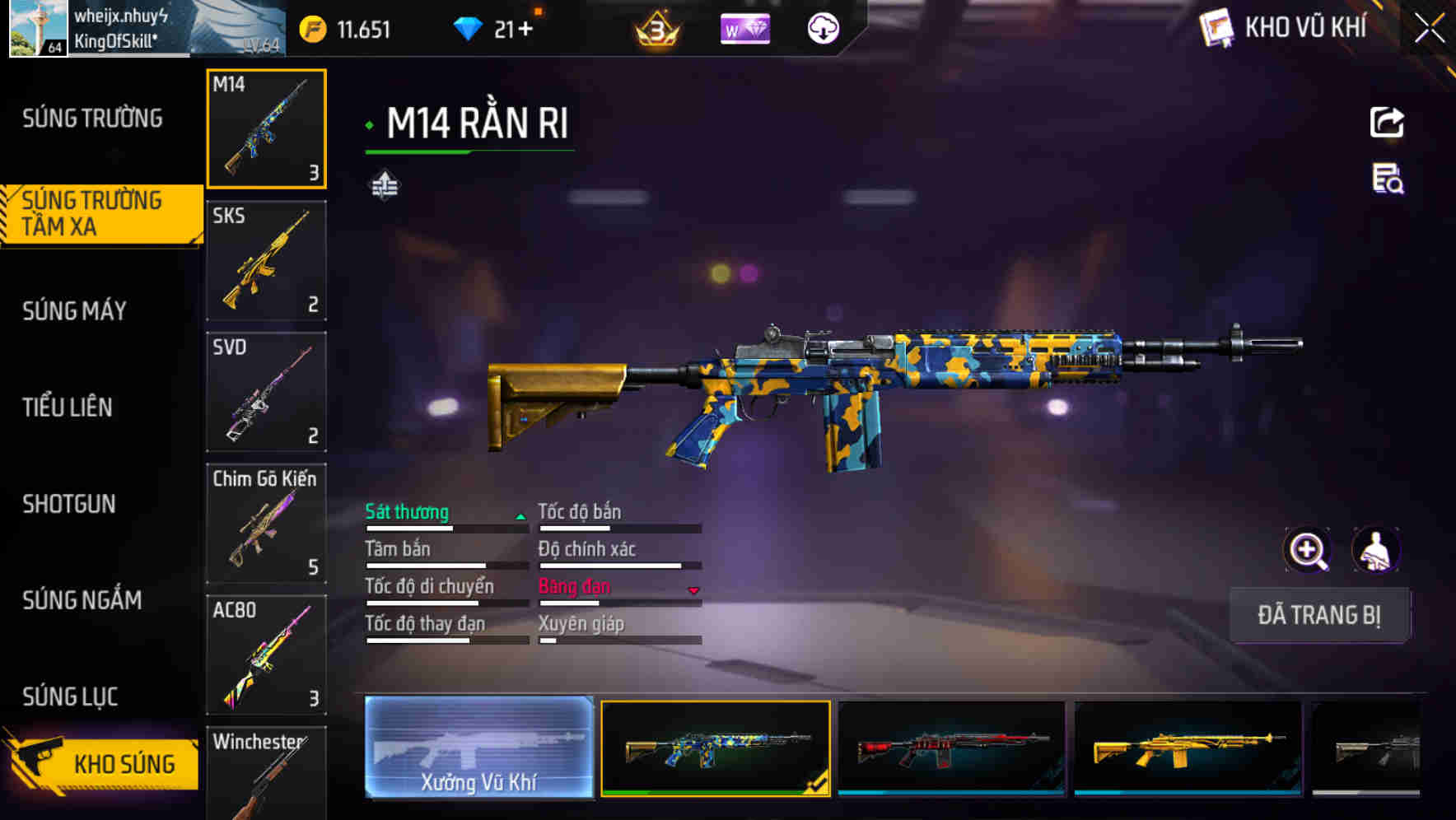Close the weapon armory screen
Viewport: 1456px width, 820px height.
click(x=1429, y=28)
